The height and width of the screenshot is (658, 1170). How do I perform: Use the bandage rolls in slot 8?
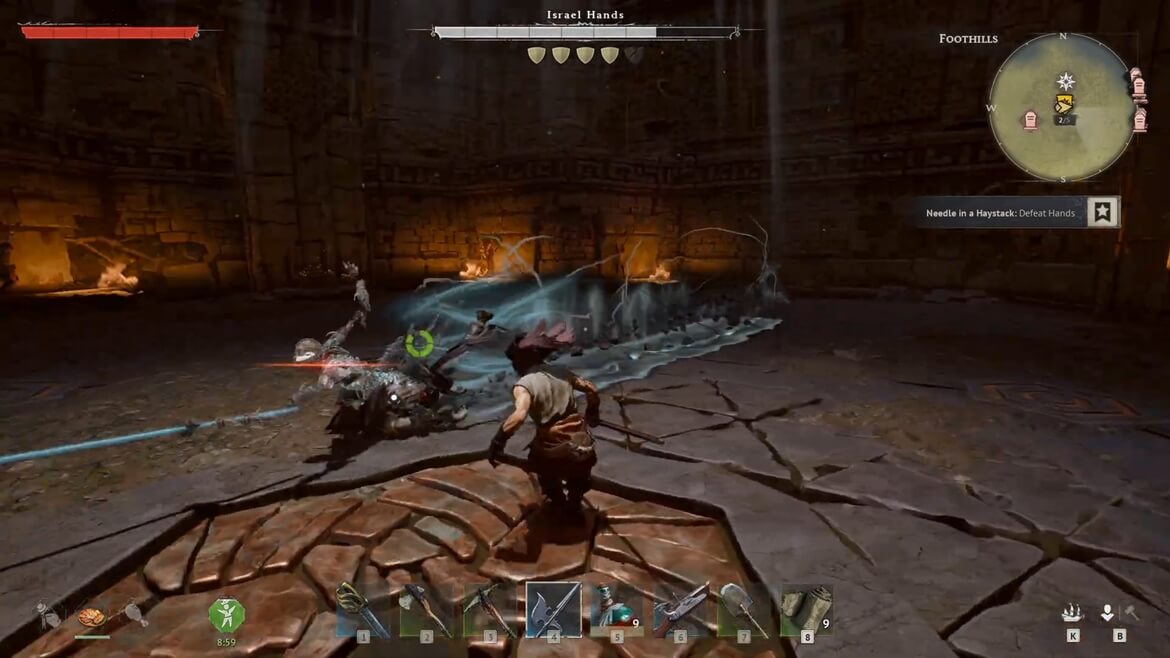click(807, 608)
